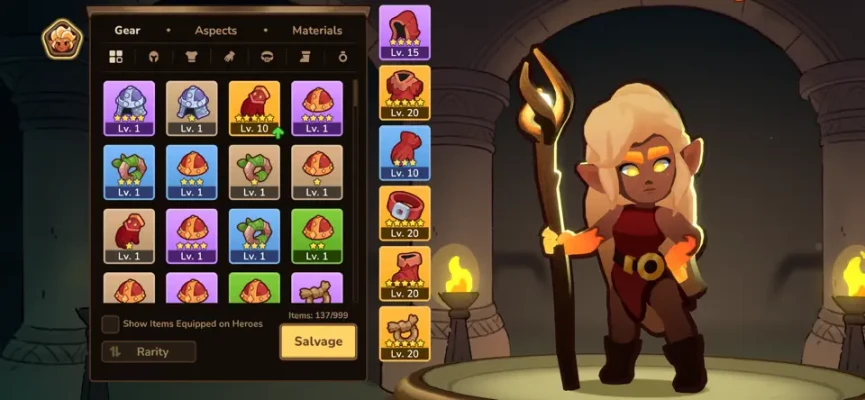865x400 pixels.
Task: Open the Materials tab
Action: (317, 31)
